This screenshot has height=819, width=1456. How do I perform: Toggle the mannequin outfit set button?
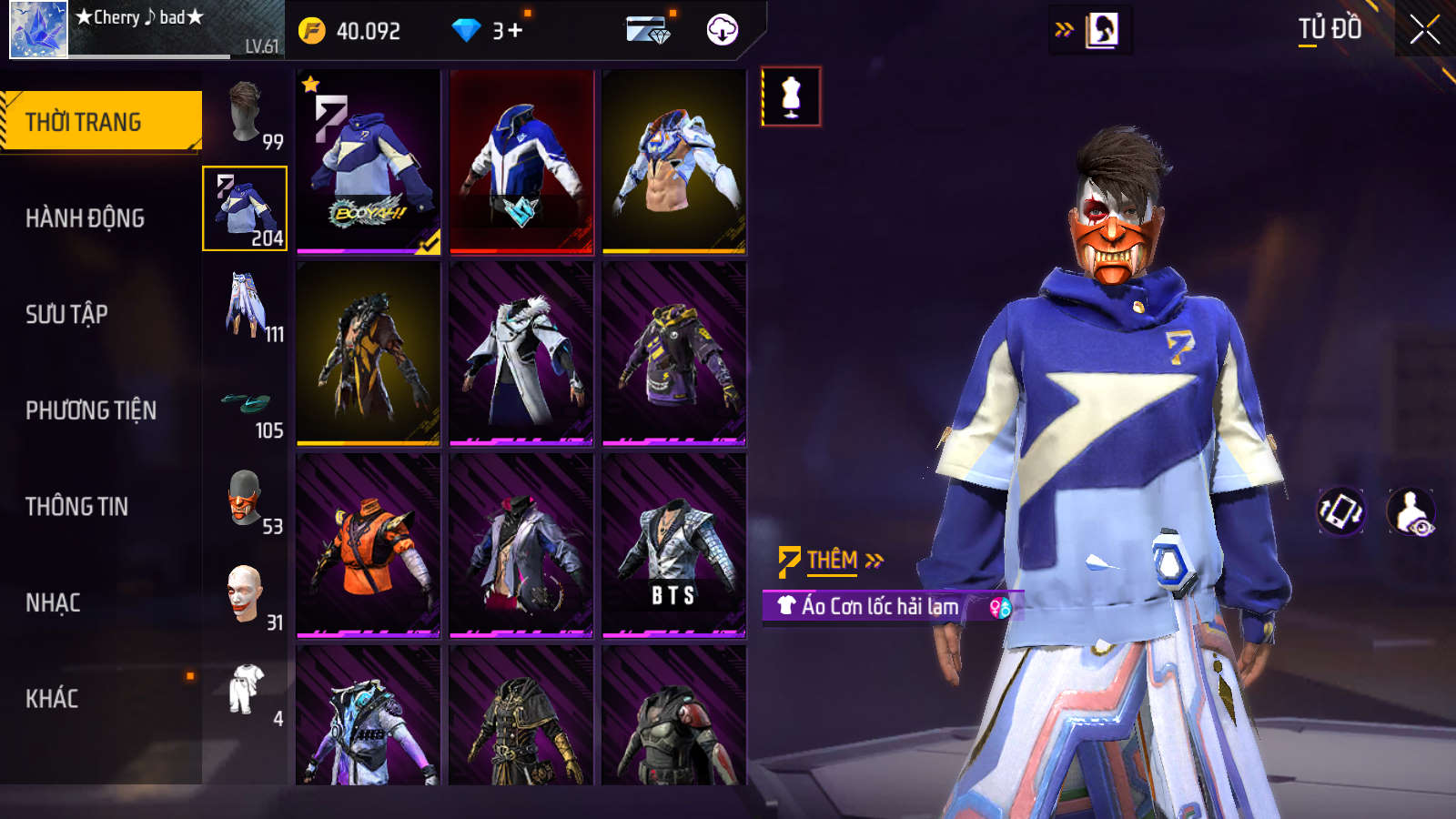click(x=791, y=96)
